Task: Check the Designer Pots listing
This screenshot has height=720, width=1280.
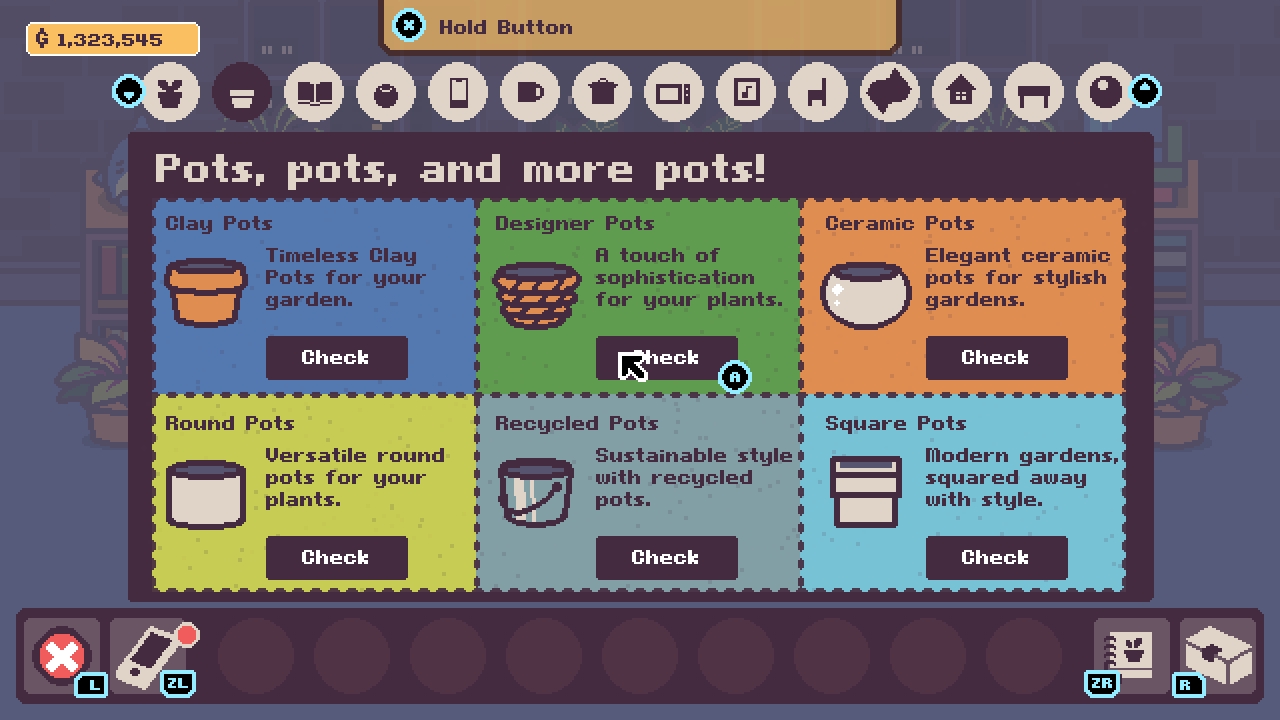Action: (667, 357)
